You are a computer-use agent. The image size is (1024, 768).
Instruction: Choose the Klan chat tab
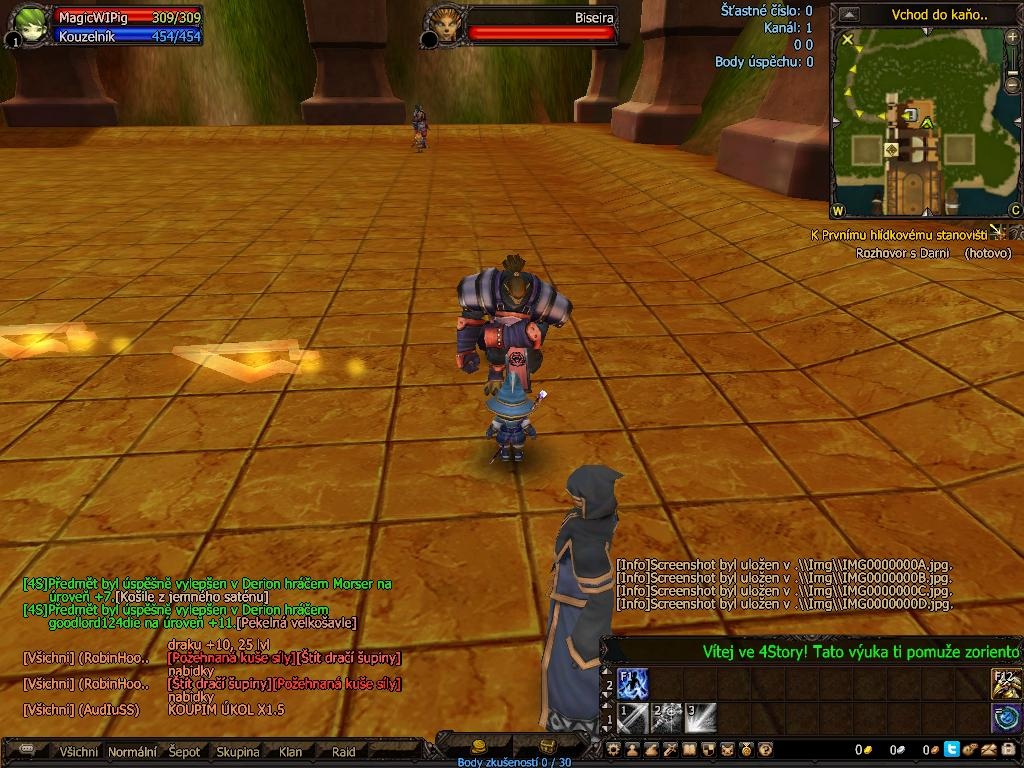click(291, 752)
